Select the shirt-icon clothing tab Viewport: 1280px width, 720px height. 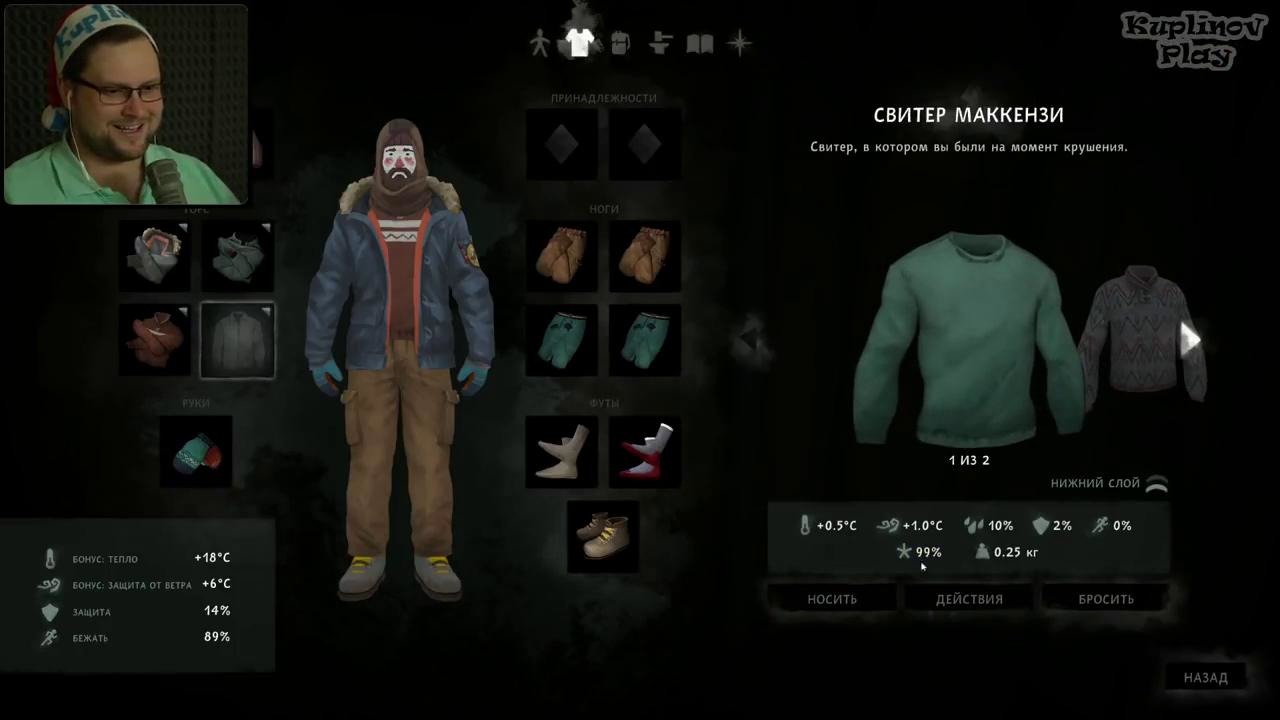click(579, 42)
